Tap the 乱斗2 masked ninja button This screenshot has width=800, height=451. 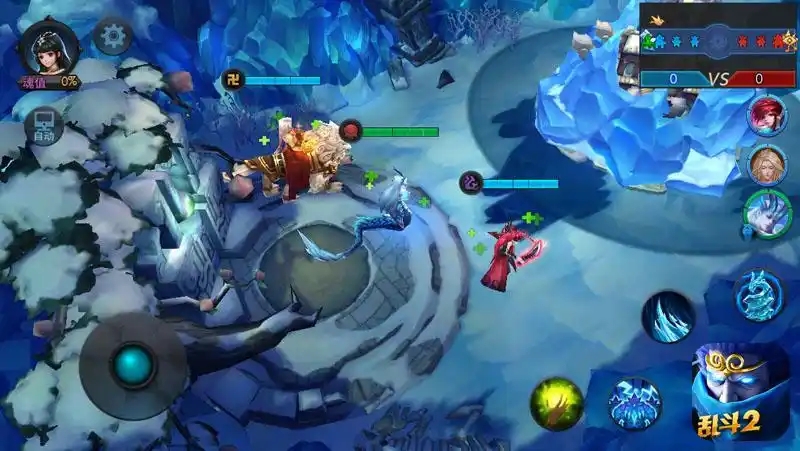[x=741, y=392]
